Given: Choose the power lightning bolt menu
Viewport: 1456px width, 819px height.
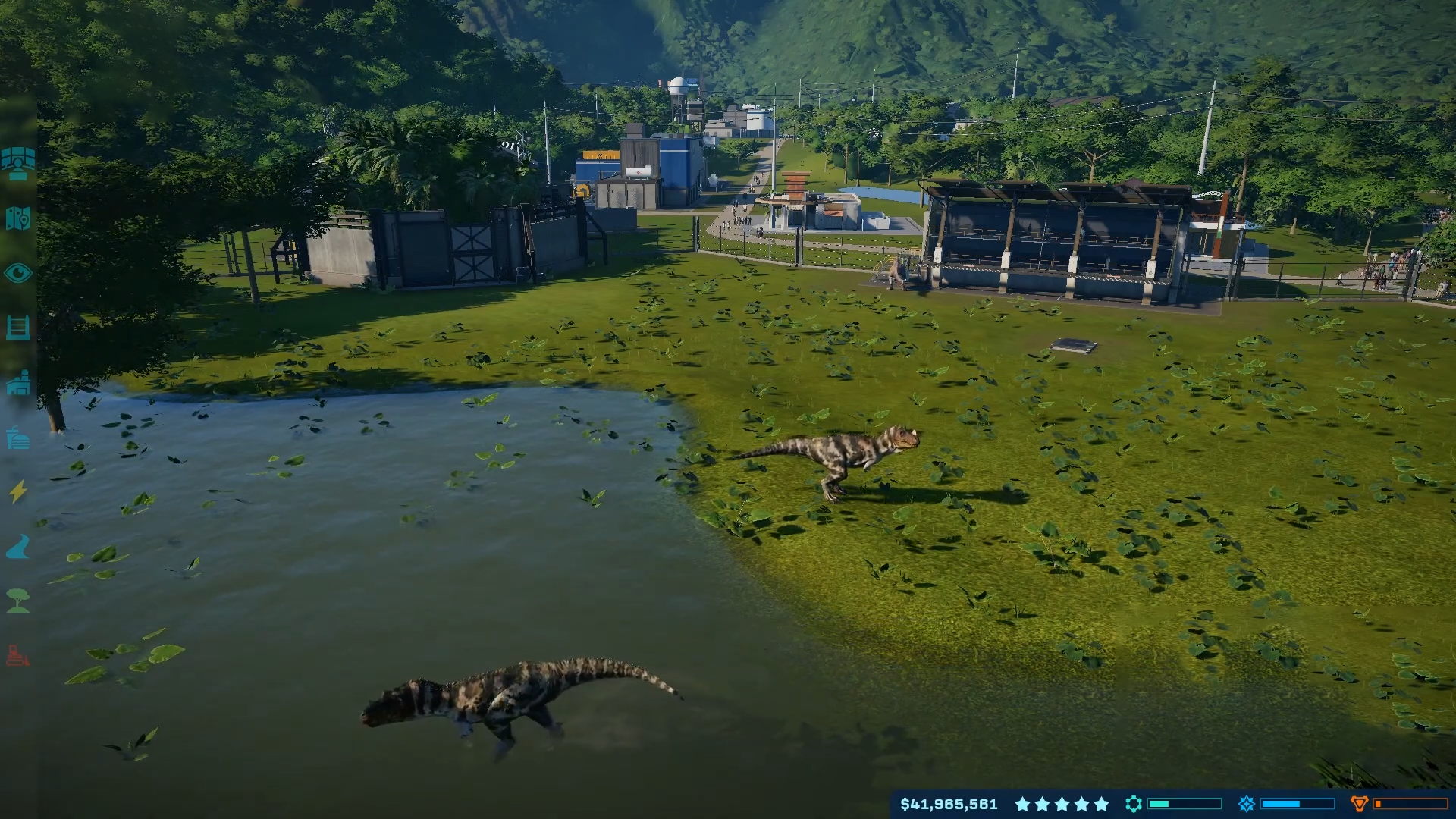Looking at the screenshot, I should [x=18, y=492].
